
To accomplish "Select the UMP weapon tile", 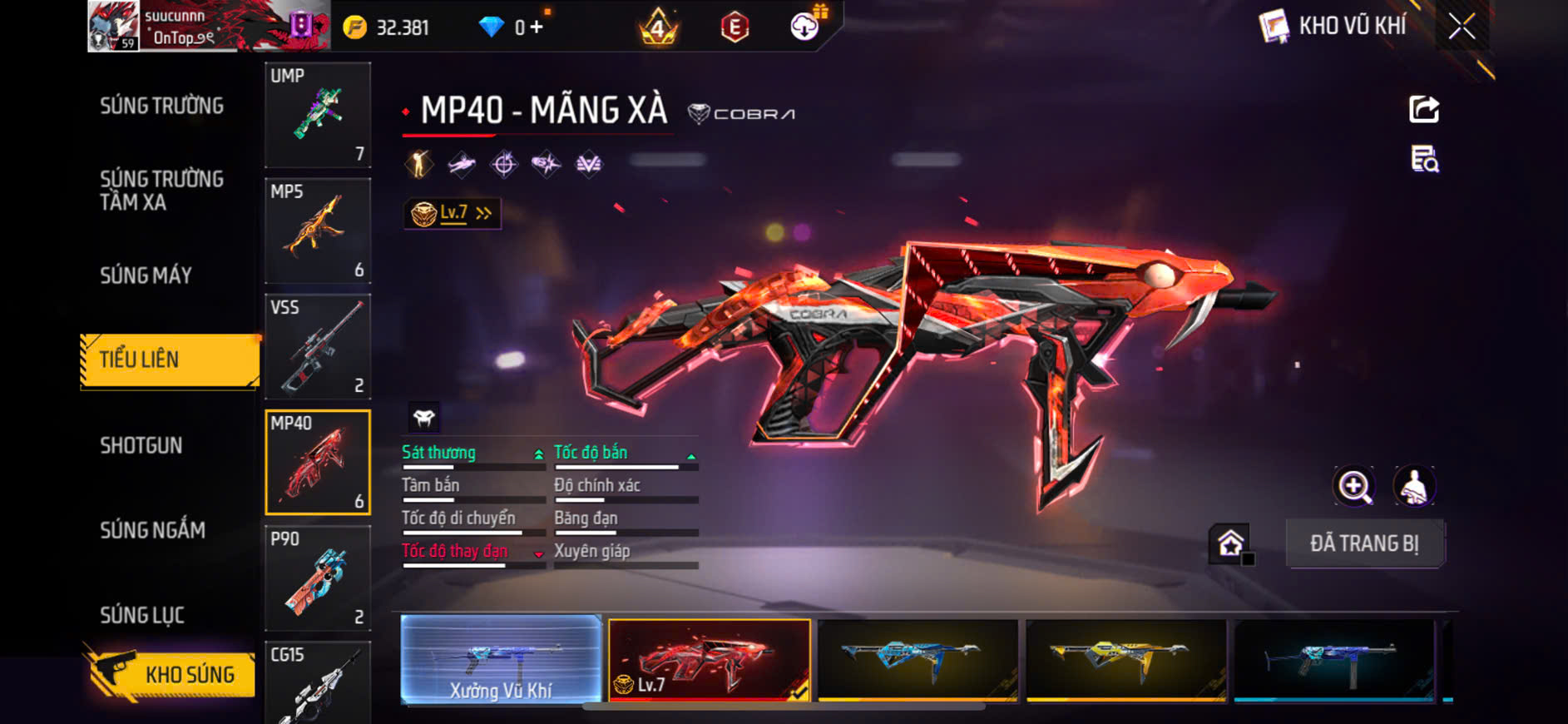I will [318, 115].
